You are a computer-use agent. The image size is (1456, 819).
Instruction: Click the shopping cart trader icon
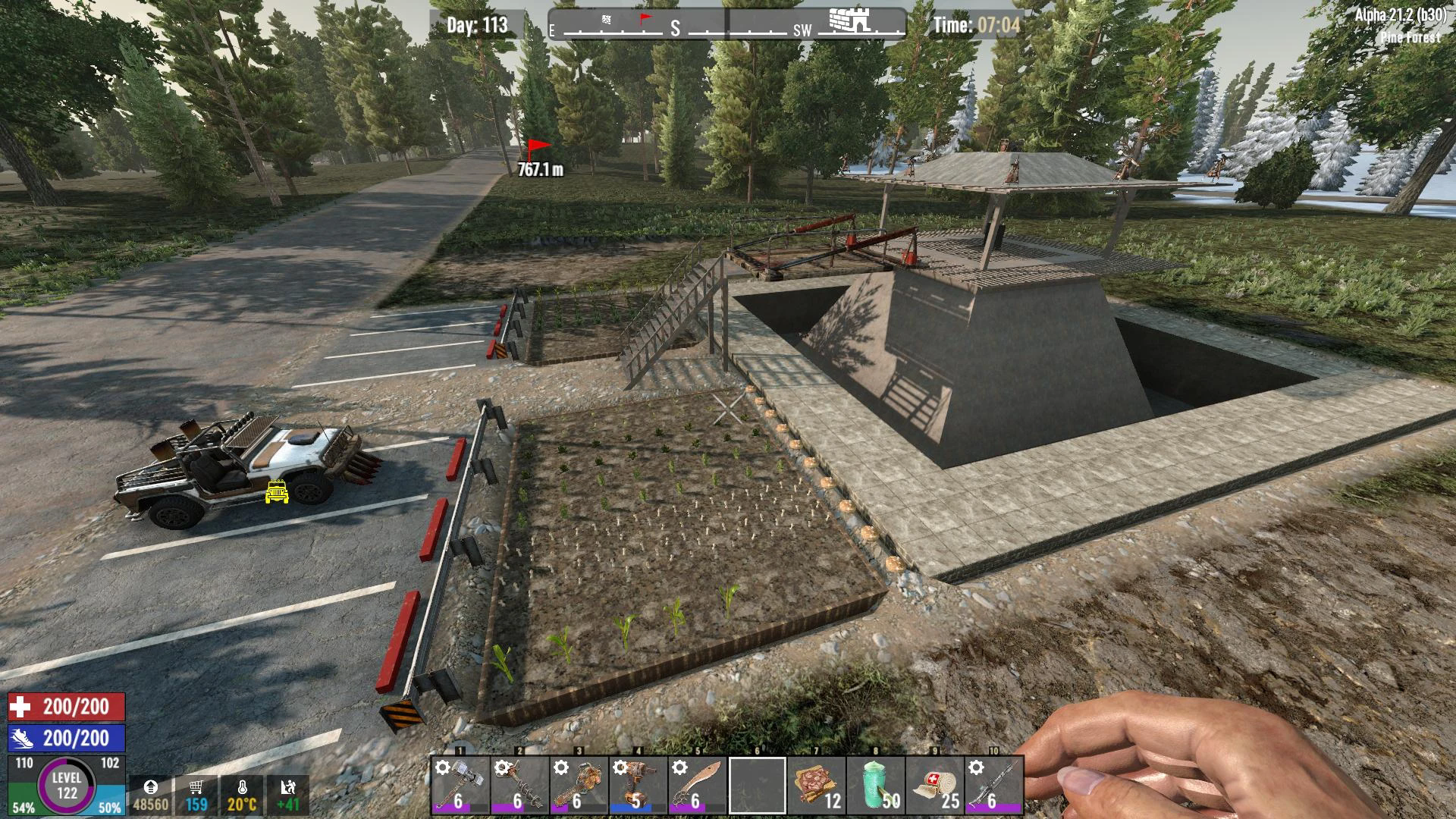click(x=196, y=789)
